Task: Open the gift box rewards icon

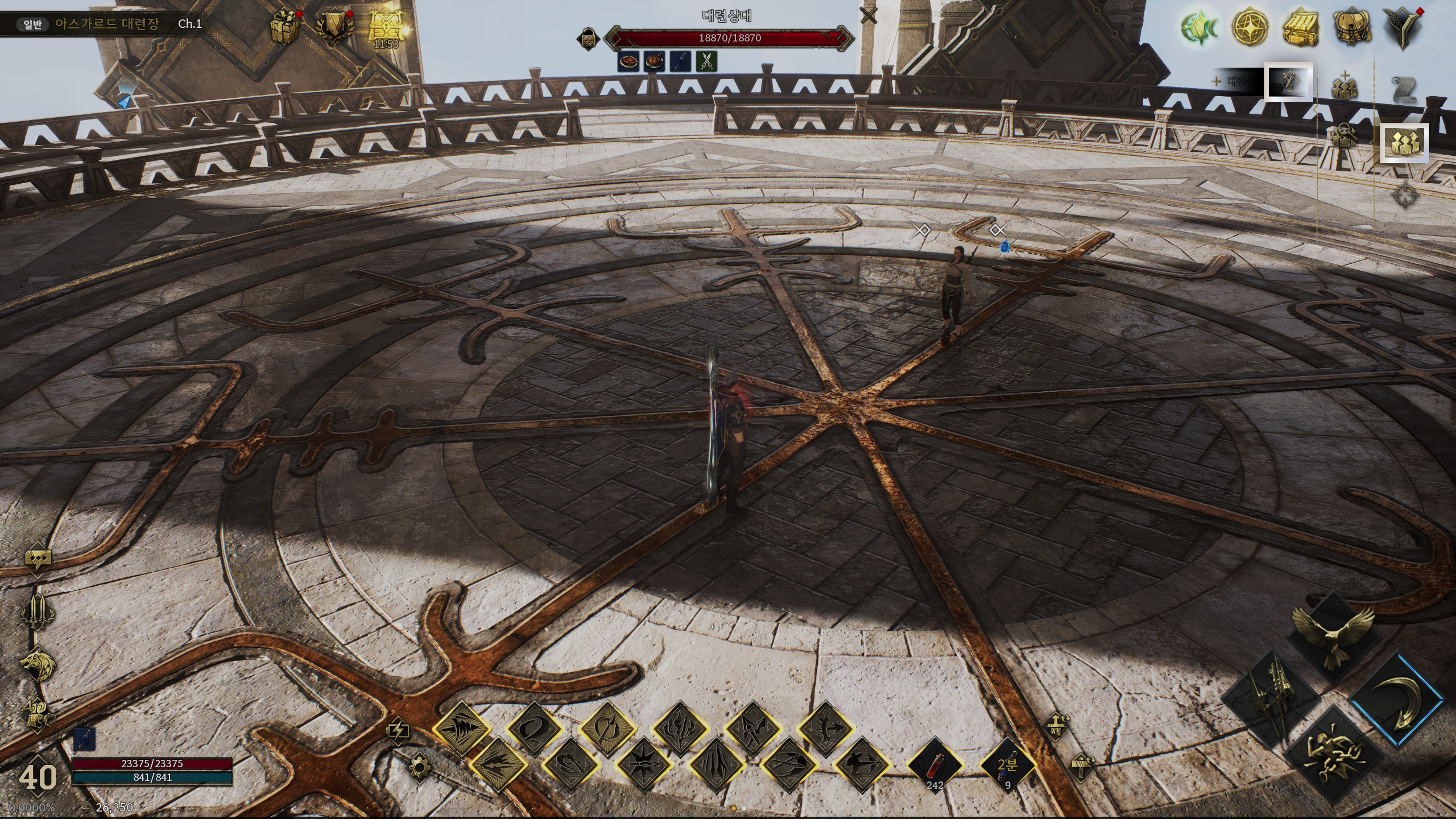Action: pos(284,27)
